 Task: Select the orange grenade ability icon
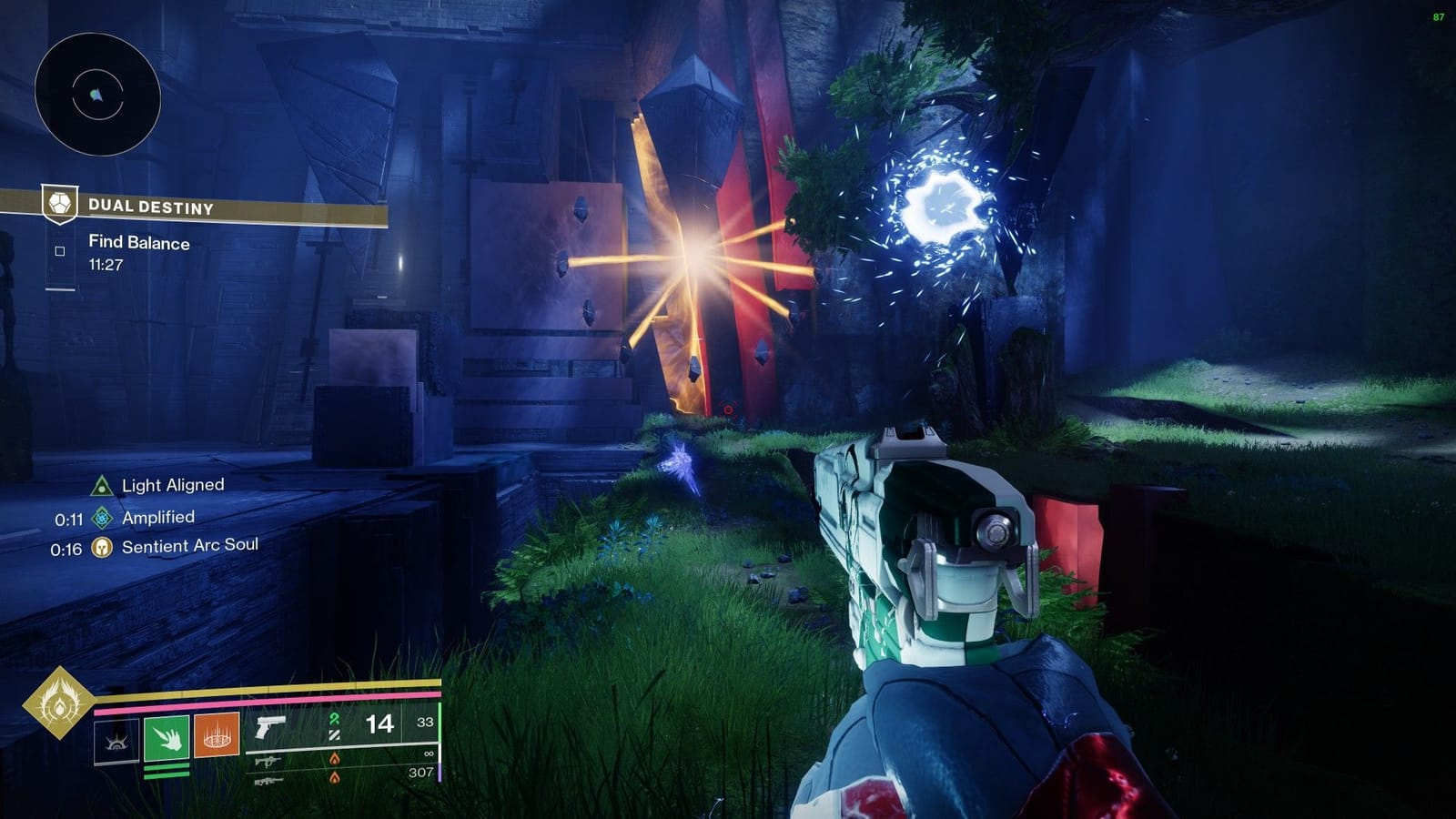pos(218,733)
